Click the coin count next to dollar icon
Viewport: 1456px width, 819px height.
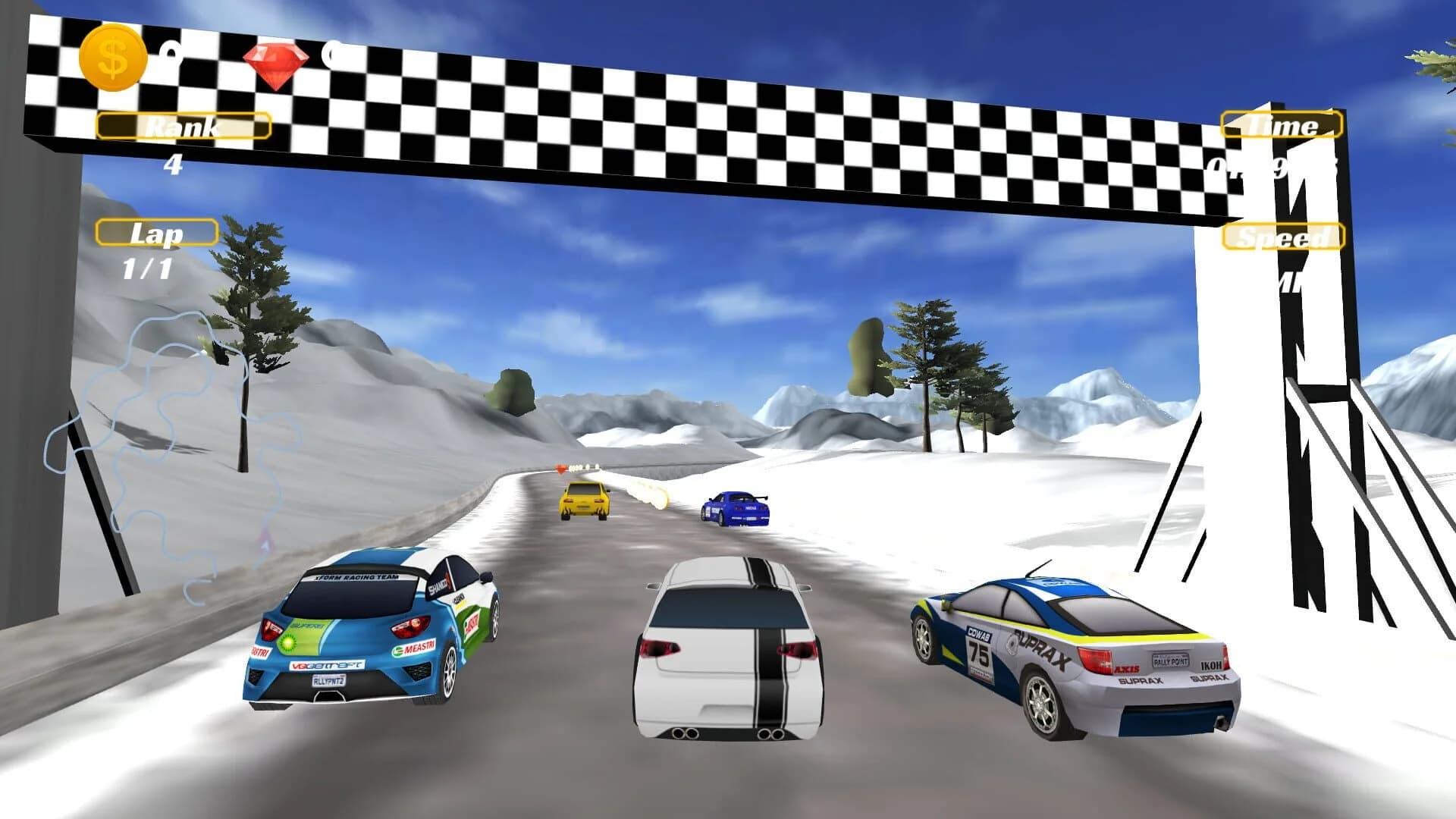click(172, 53)
